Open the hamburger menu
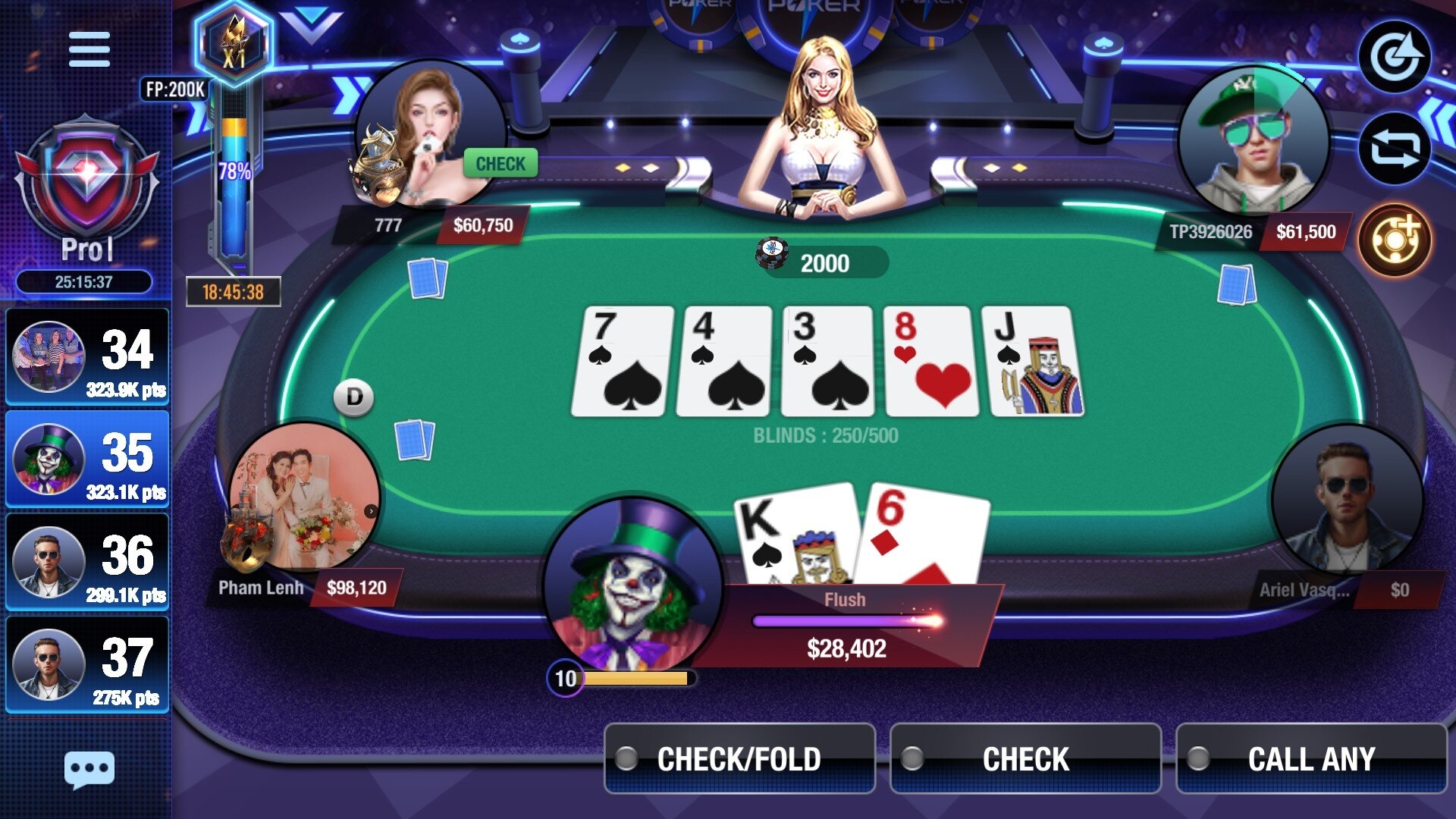This screenshot has width=1456, height=819. (x=89, y=49)
